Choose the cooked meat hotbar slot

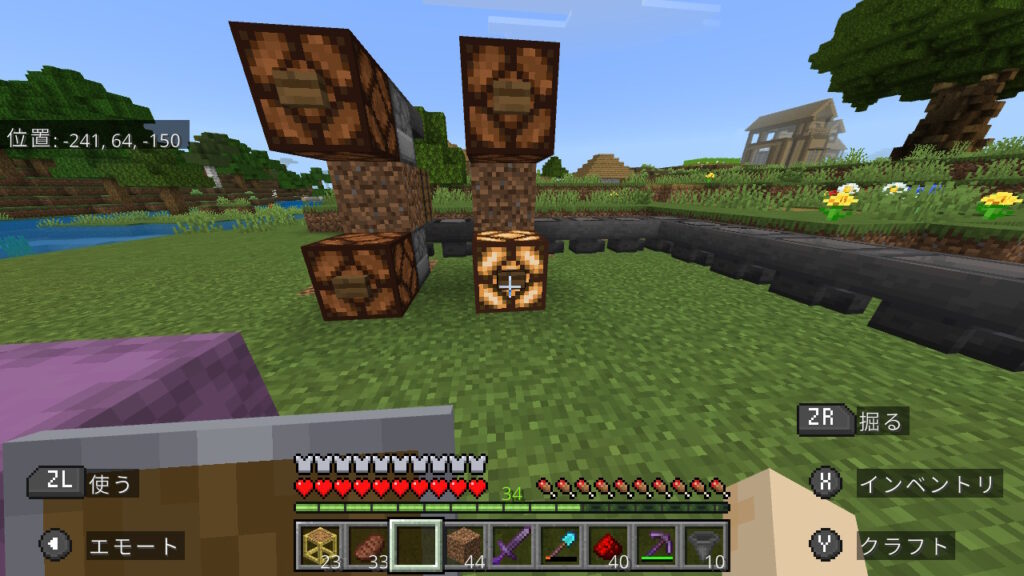[x=368, y=545]
